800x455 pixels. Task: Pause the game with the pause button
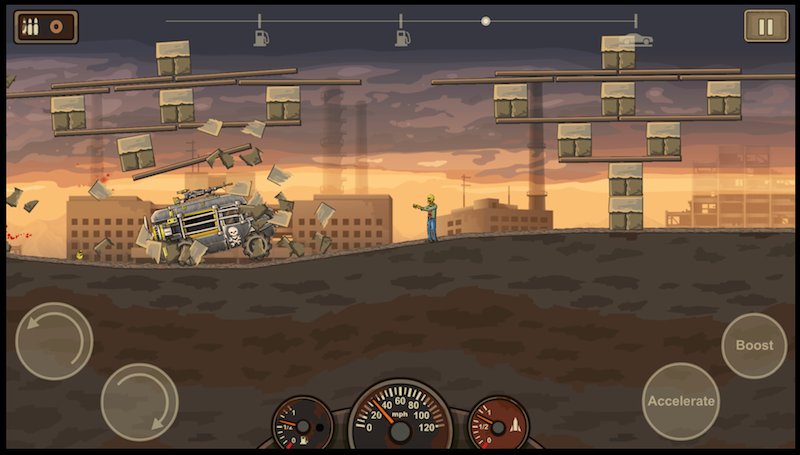click(x=765, y=26)
